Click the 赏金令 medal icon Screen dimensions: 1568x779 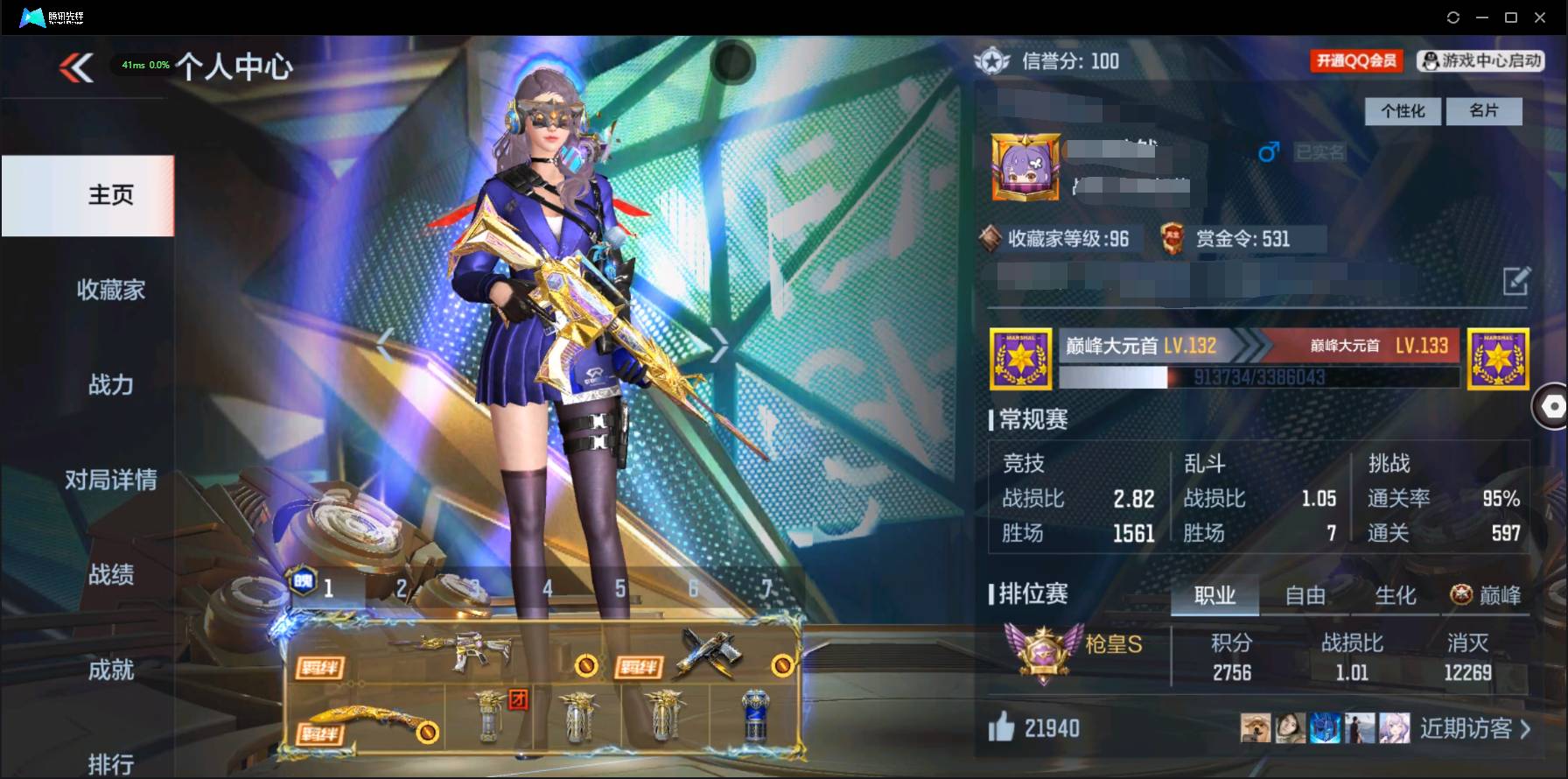click(x=1172, y=239)
